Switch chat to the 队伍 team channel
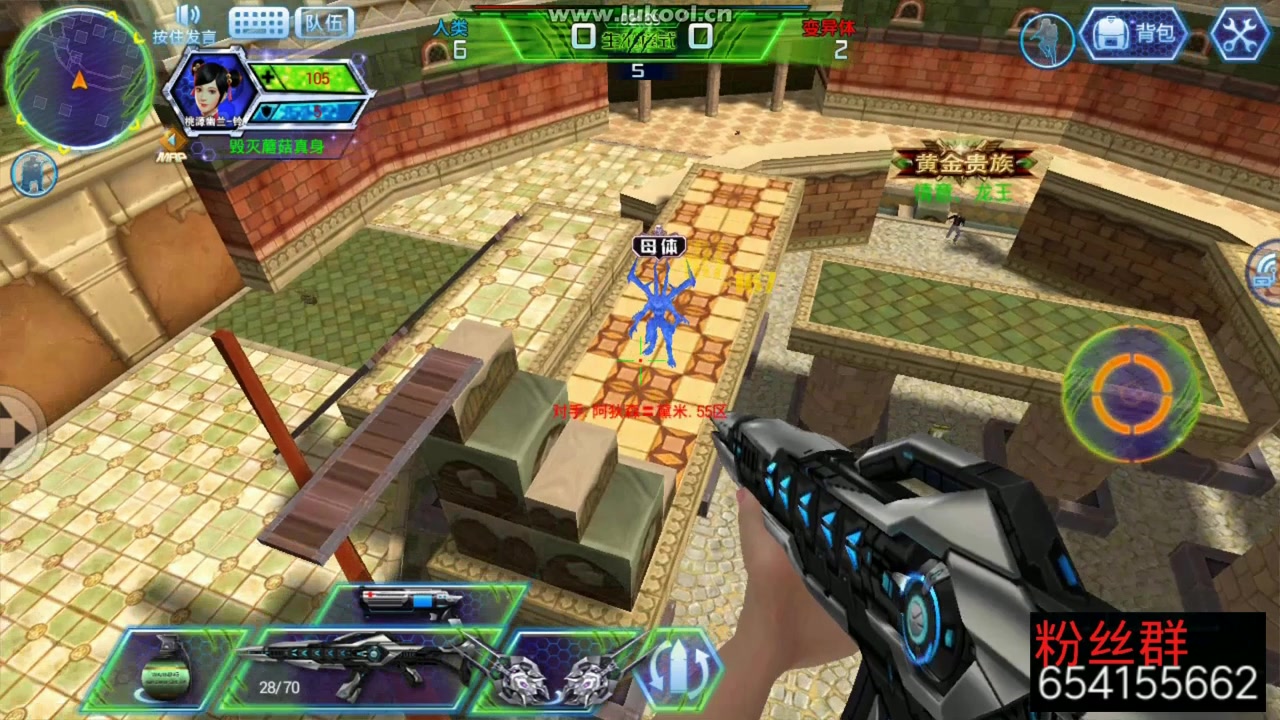1280x720 pixels. [324, 22]
